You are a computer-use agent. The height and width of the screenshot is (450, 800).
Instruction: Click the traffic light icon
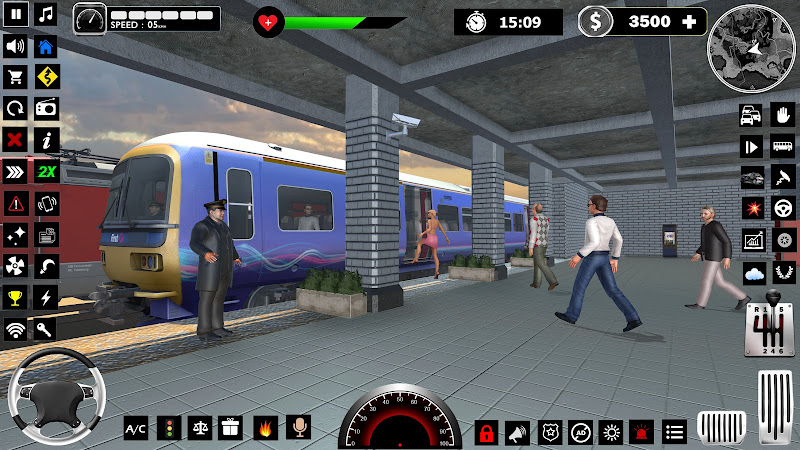coord(168,428)
